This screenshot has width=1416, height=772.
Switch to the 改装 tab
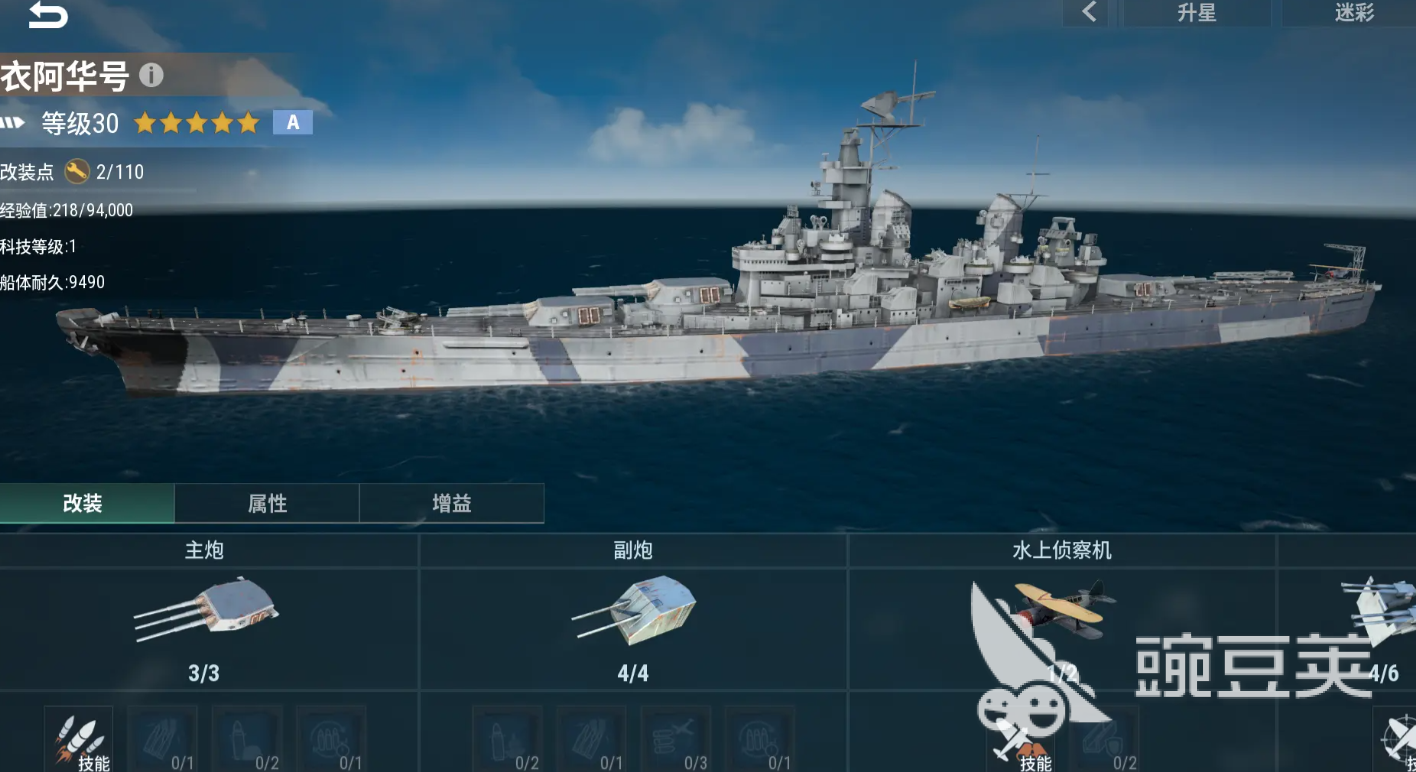click(x=84, y=504)
